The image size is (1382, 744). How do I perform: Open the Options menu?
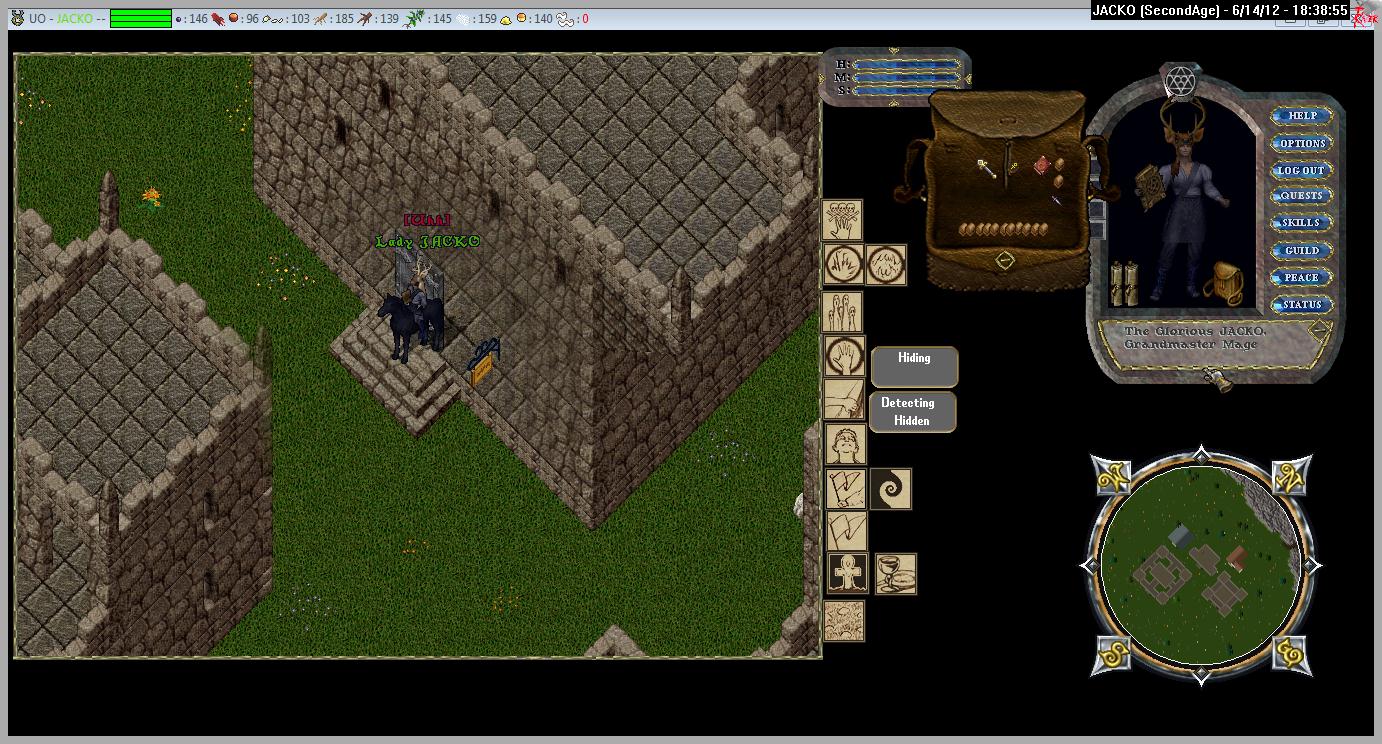(1301, 143)
